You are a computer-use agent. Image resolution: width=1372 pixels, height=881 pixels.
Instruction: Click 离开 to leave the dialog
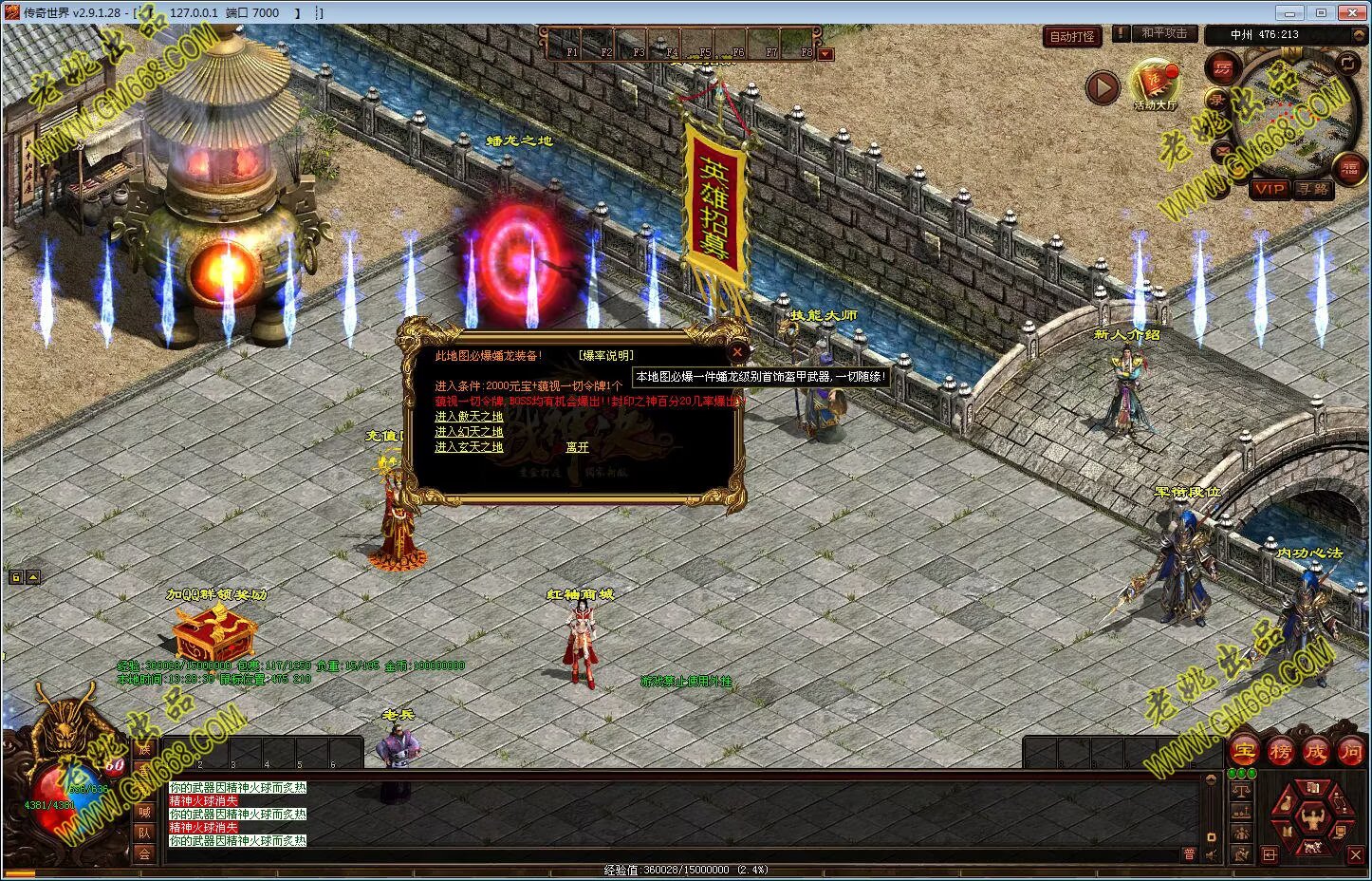coord(577,447)
